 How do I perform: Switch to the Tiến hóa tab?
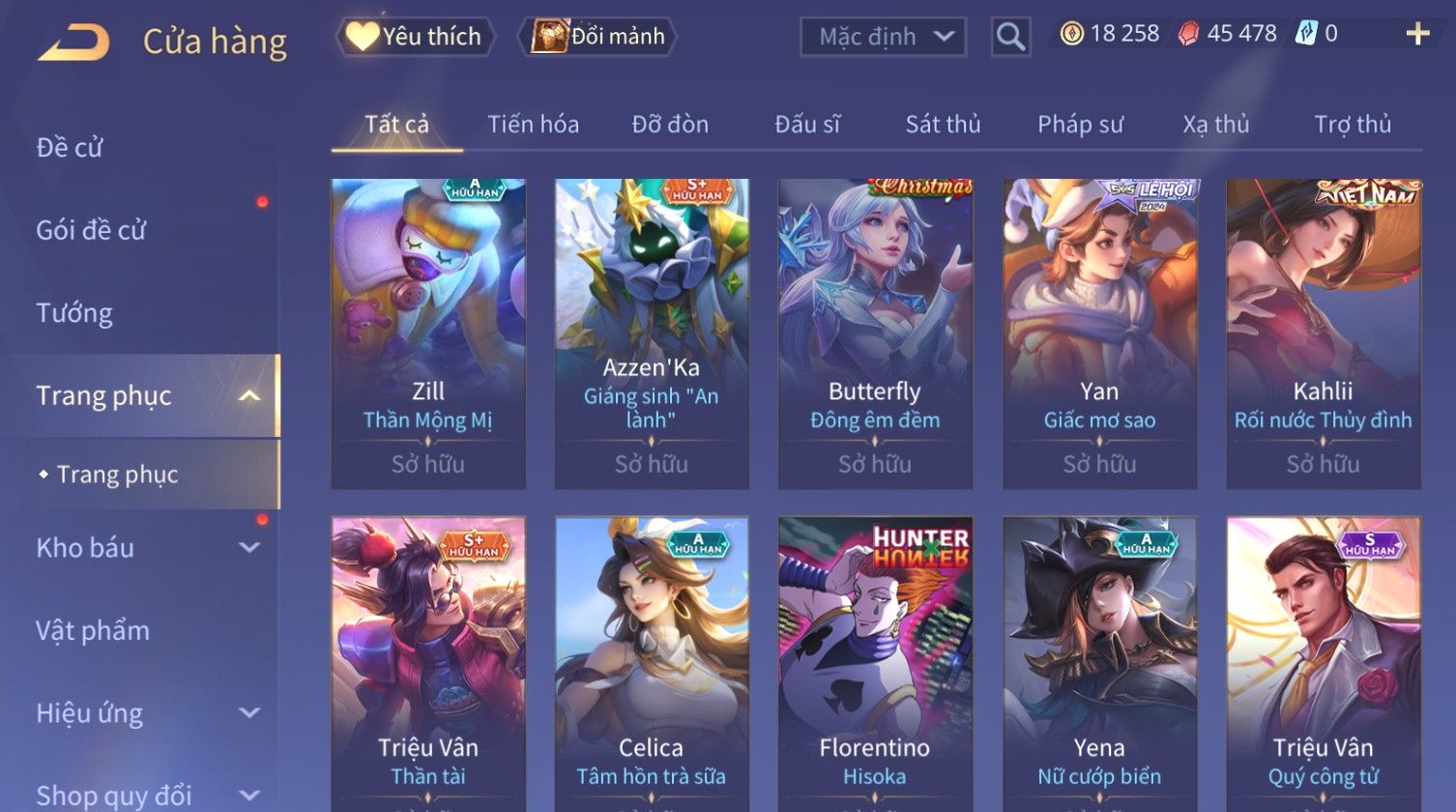(533, 124)
